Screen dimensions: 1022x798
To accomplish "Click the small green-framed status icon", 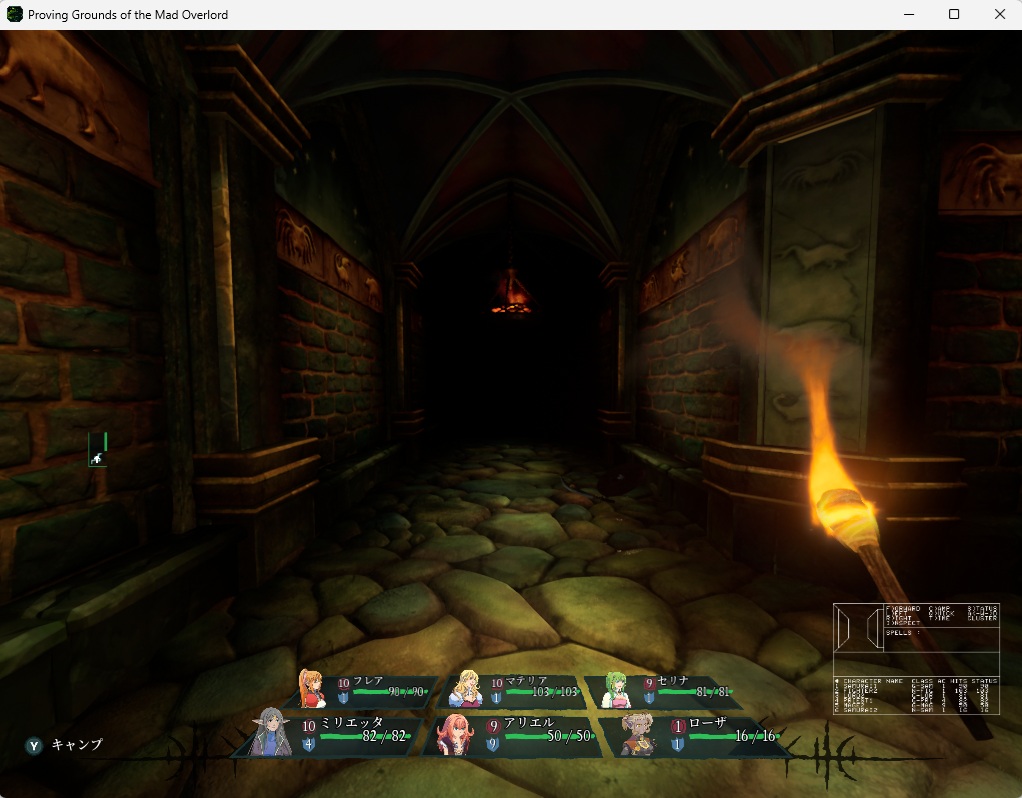I will point(98,450).
